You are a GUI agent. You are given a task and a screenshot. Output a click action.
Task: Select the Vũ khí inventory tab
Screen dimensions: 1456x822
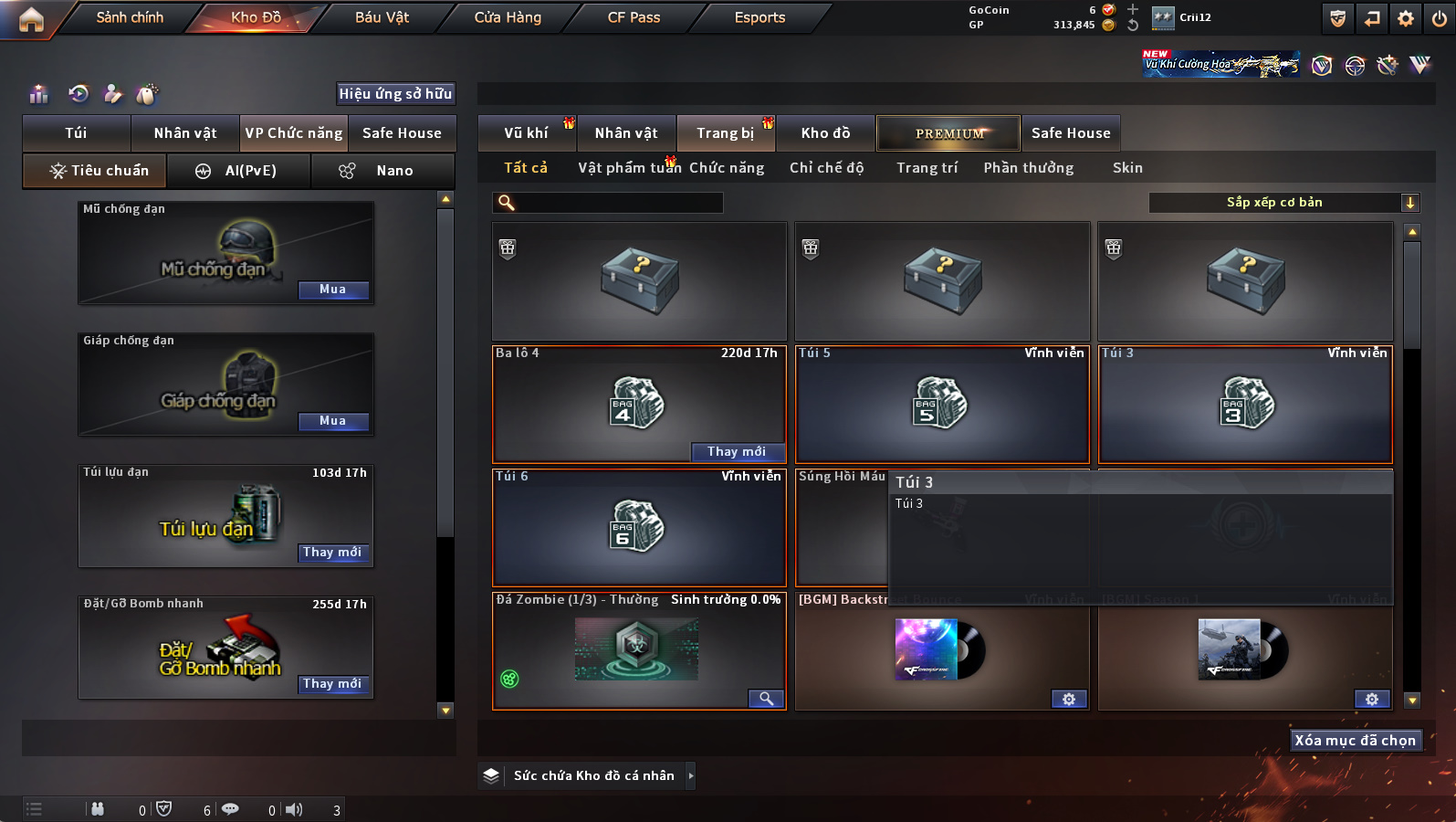click(527, 133)
